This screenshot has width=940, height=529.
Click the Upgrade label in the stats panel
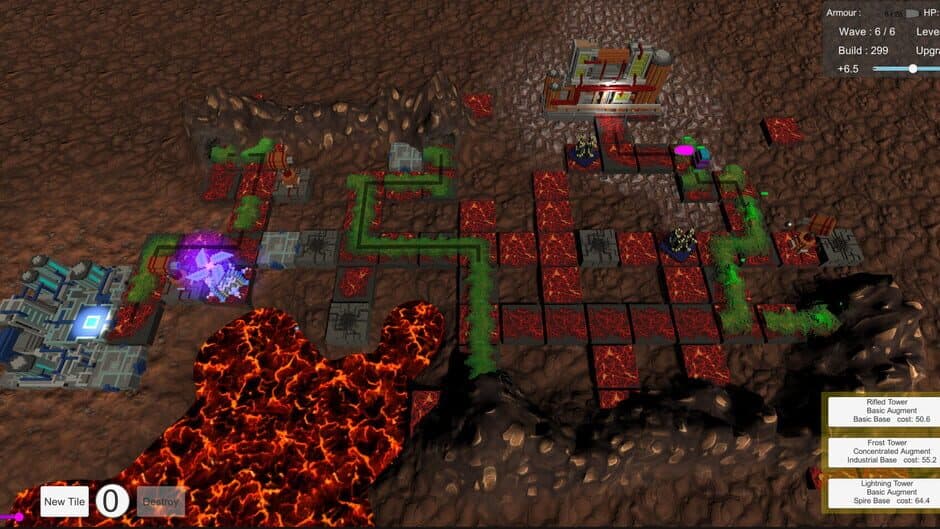(927, 50)
